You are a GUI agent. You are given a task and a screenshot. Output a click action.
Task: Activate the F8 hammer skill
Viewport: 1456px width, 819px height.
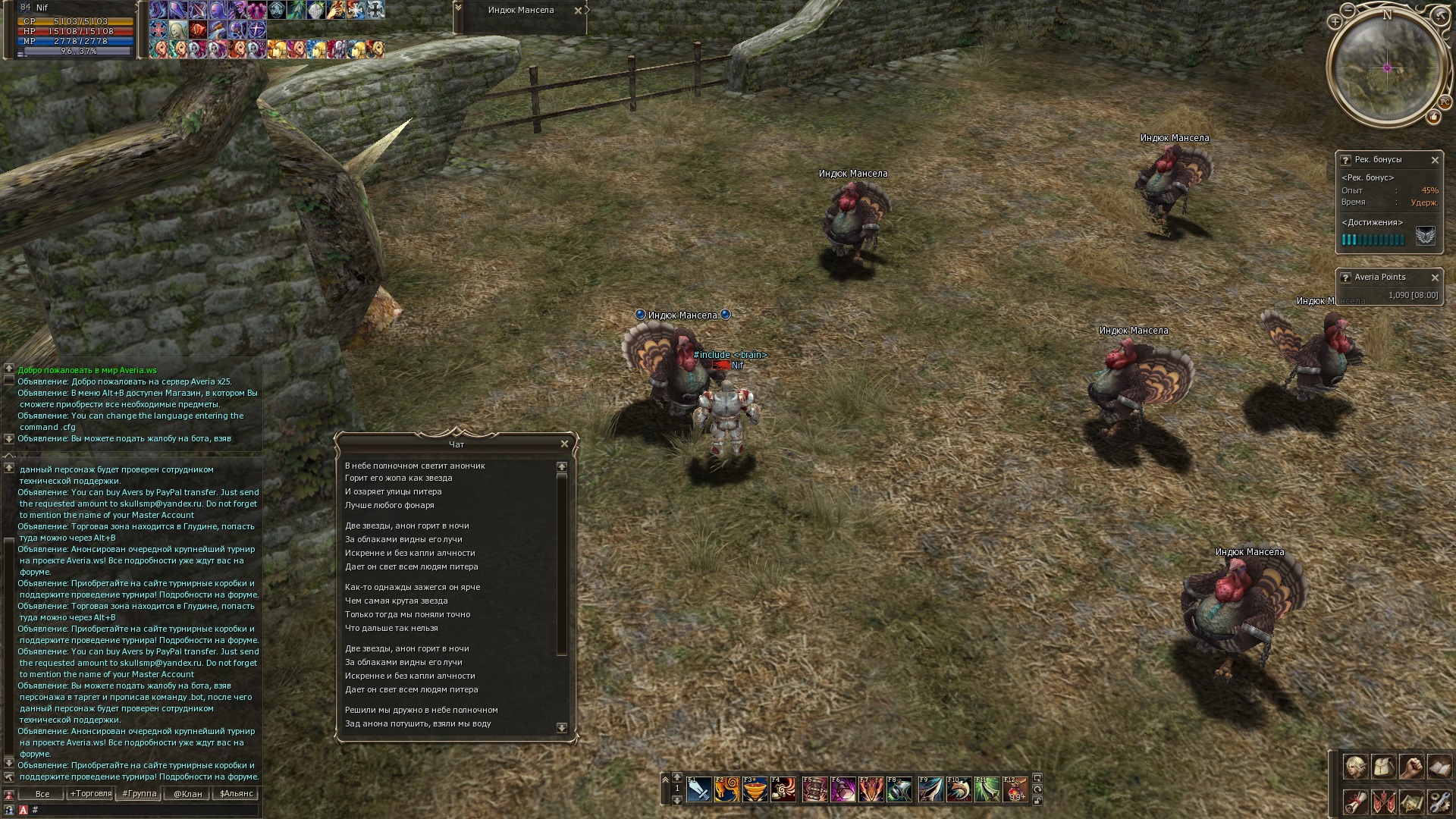[899, 790]
